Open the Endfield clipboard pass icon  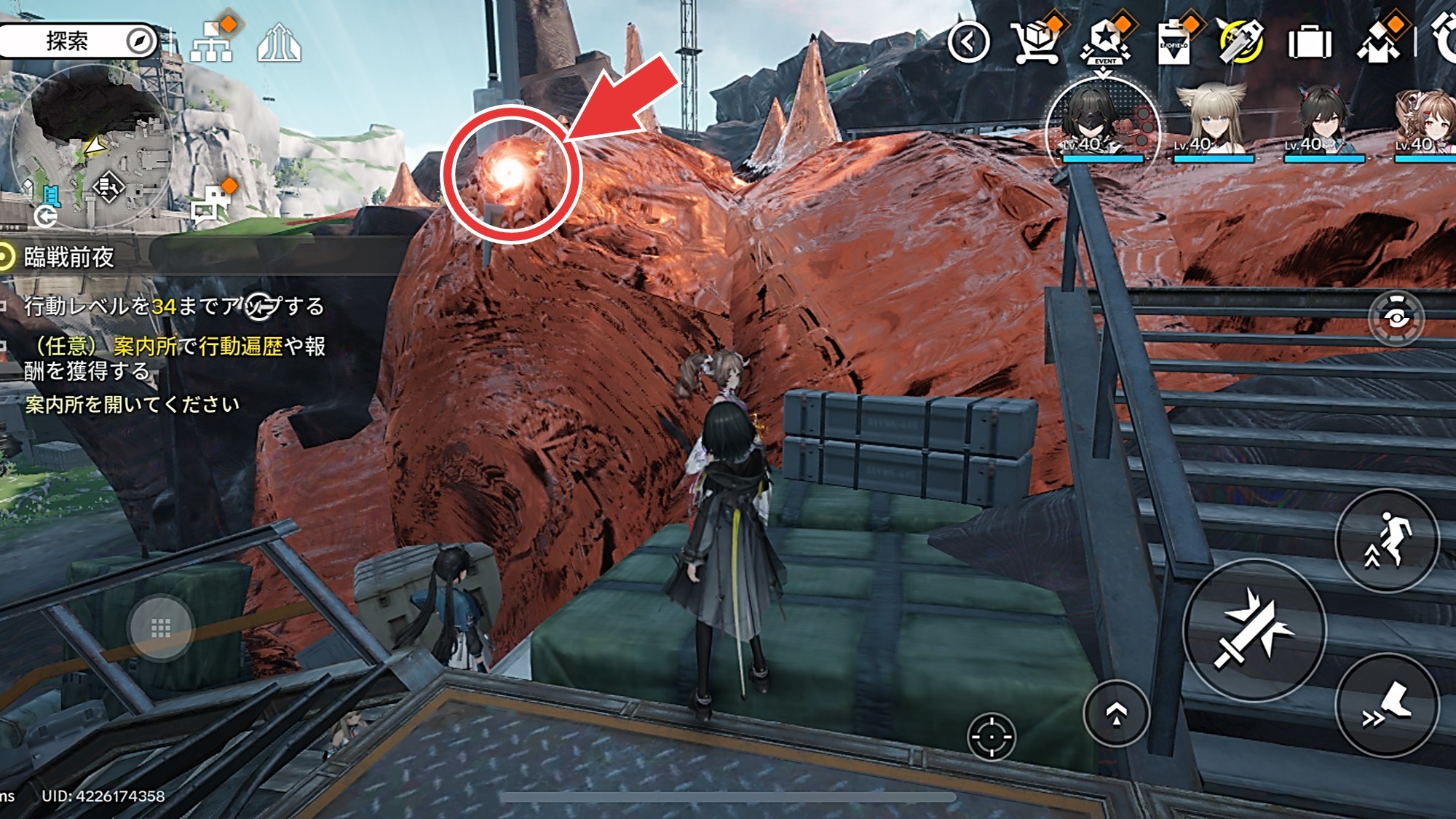1174,44
